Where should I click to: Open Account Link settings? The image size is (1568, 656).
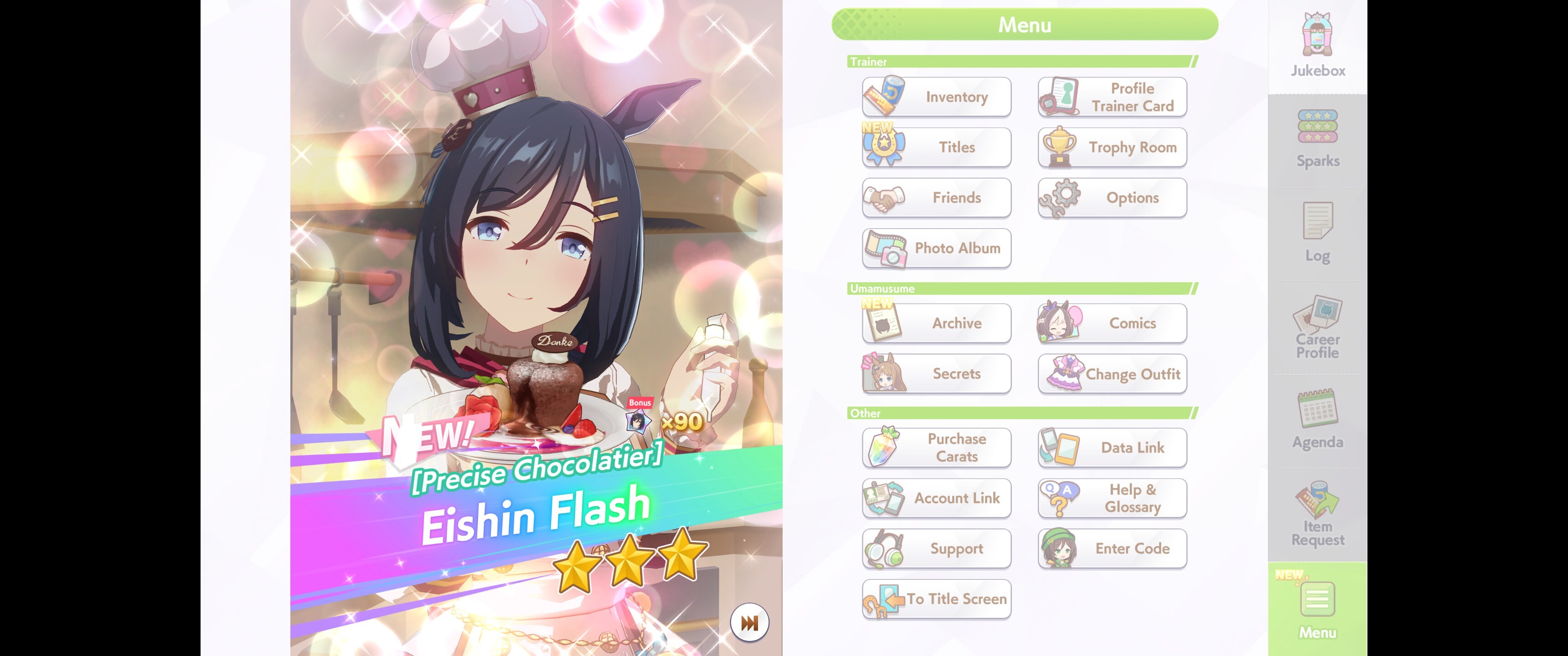point(936,498)
